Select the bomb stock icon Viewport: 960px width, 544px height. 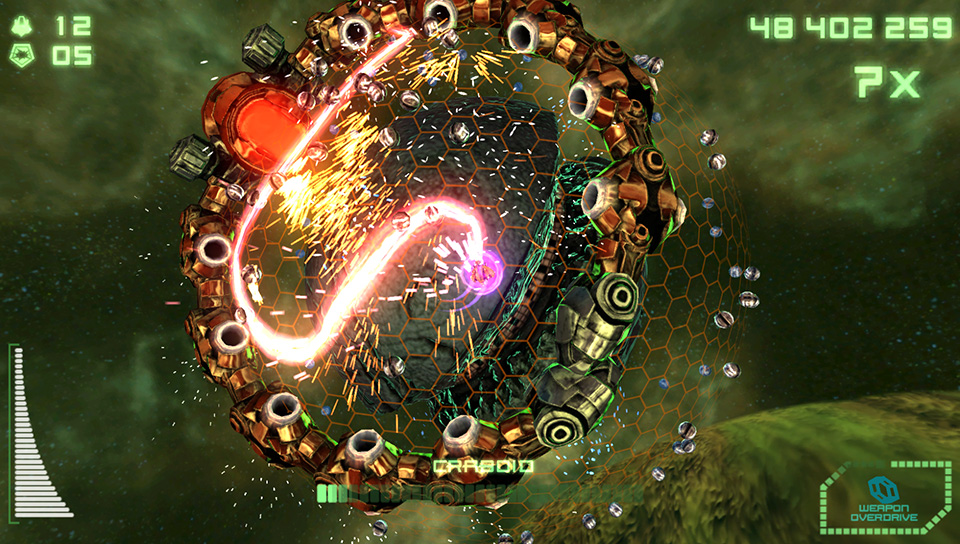[23, 56]
